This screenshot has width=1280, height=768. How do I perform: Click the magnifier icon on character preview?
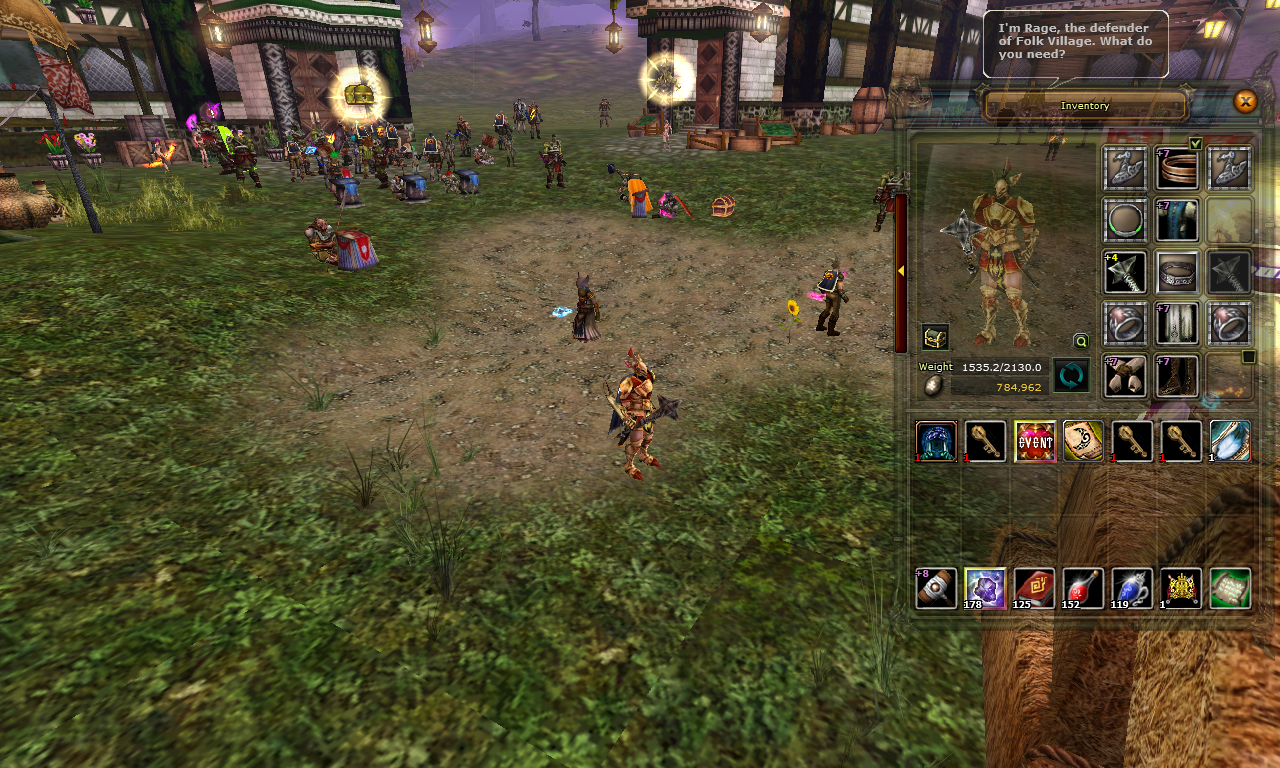(1080, 340)
